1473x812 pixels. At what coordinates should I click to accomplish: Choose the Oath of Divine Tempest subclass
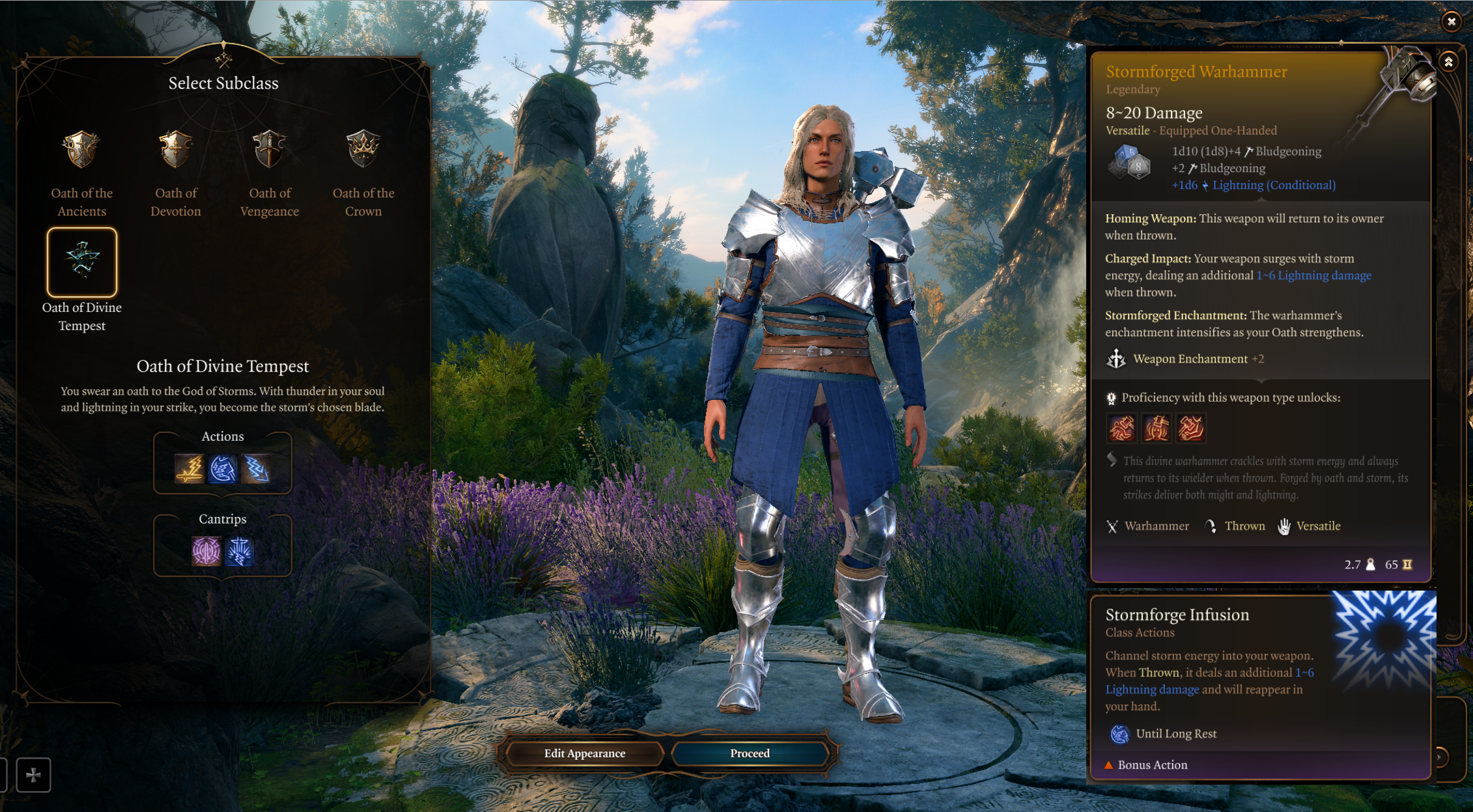click(82, 262)
